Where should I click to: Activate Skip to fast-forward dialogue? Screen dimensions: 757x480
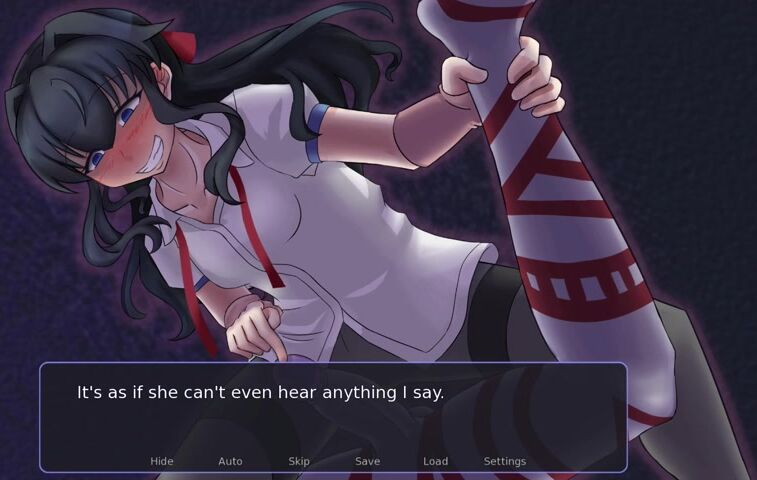[x=299, y=461]
